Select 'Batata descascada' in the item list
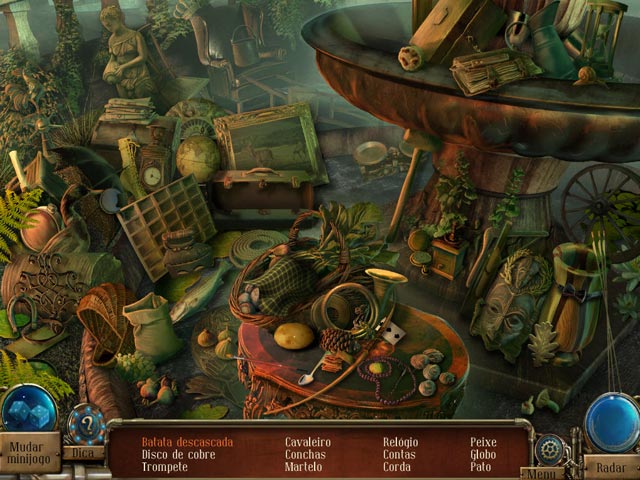 click(x=188, y=441)
